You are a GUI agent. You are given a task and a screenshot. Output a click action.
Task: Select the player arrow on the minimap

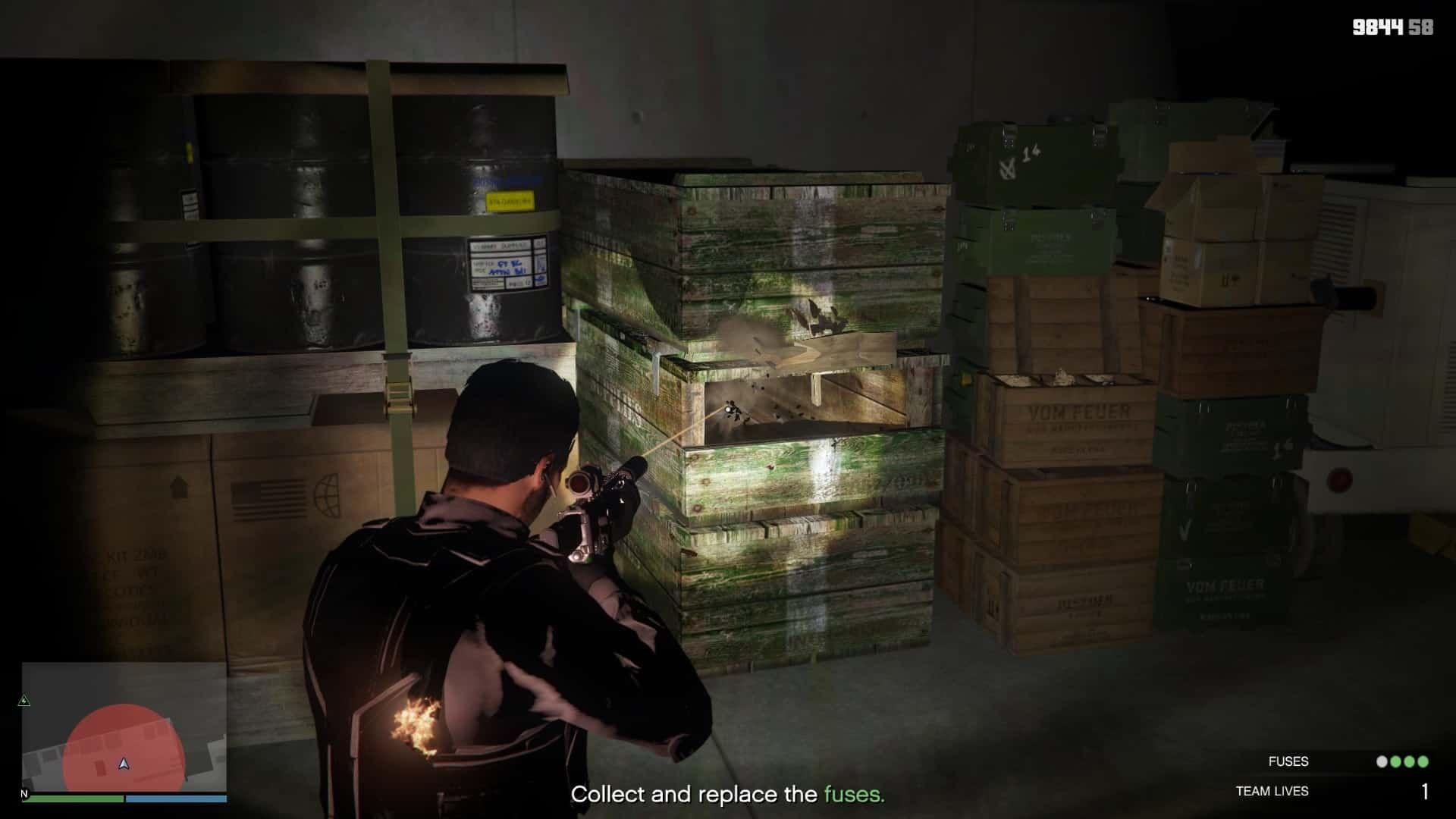click(123, 765)
